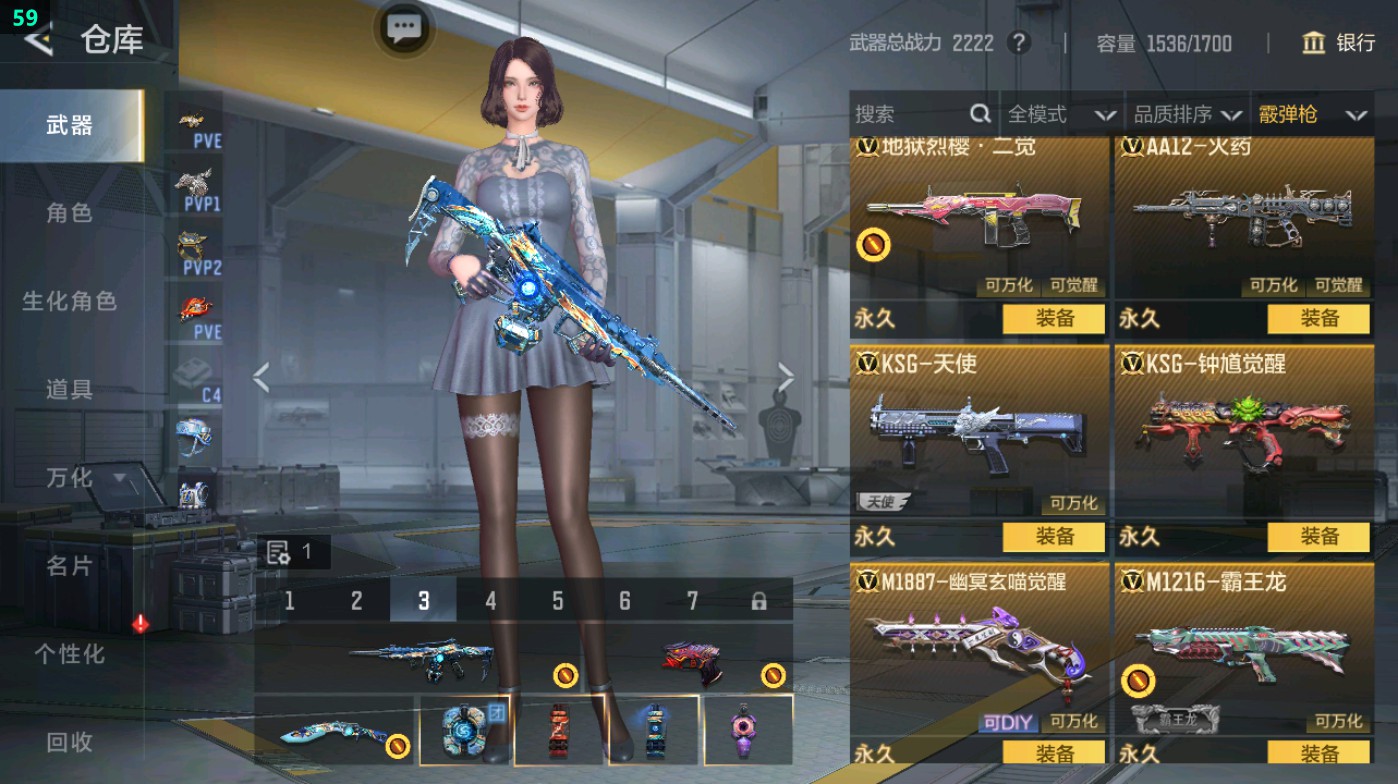Equip the KSG-钟馗觉醒 shotgun
This screenshot has height=784, width=1398.
coord(1318,537)
